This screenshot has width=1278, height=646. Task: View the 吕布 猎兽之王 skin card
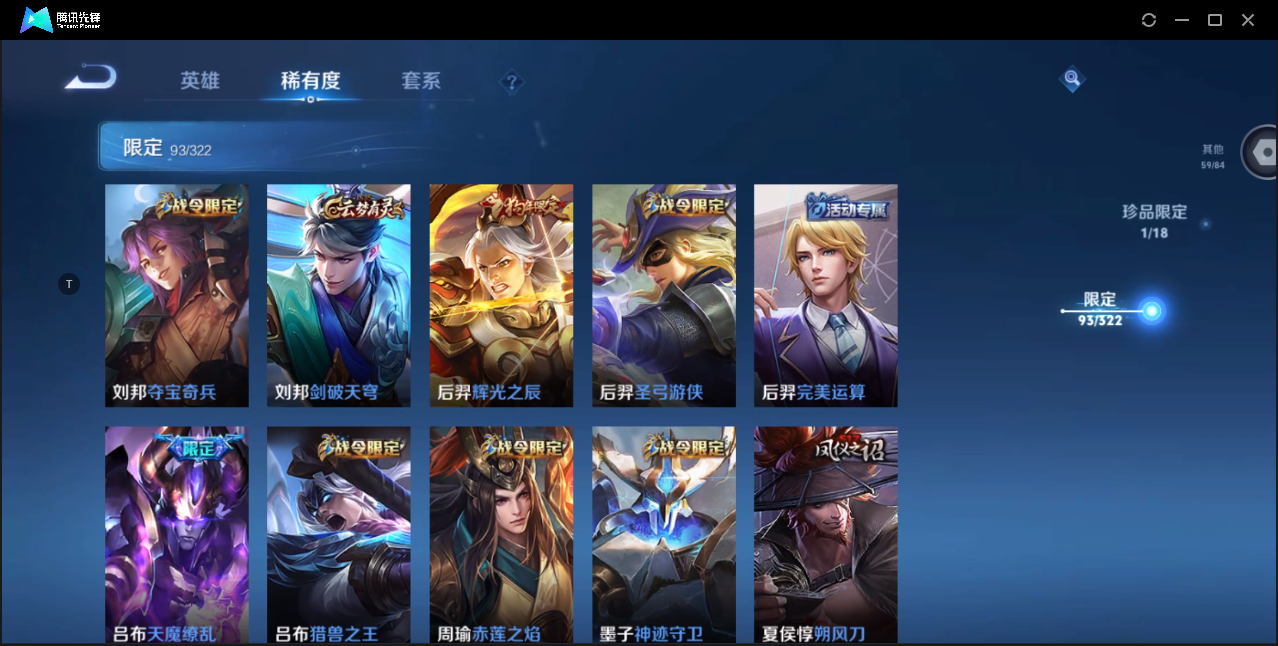339,535
